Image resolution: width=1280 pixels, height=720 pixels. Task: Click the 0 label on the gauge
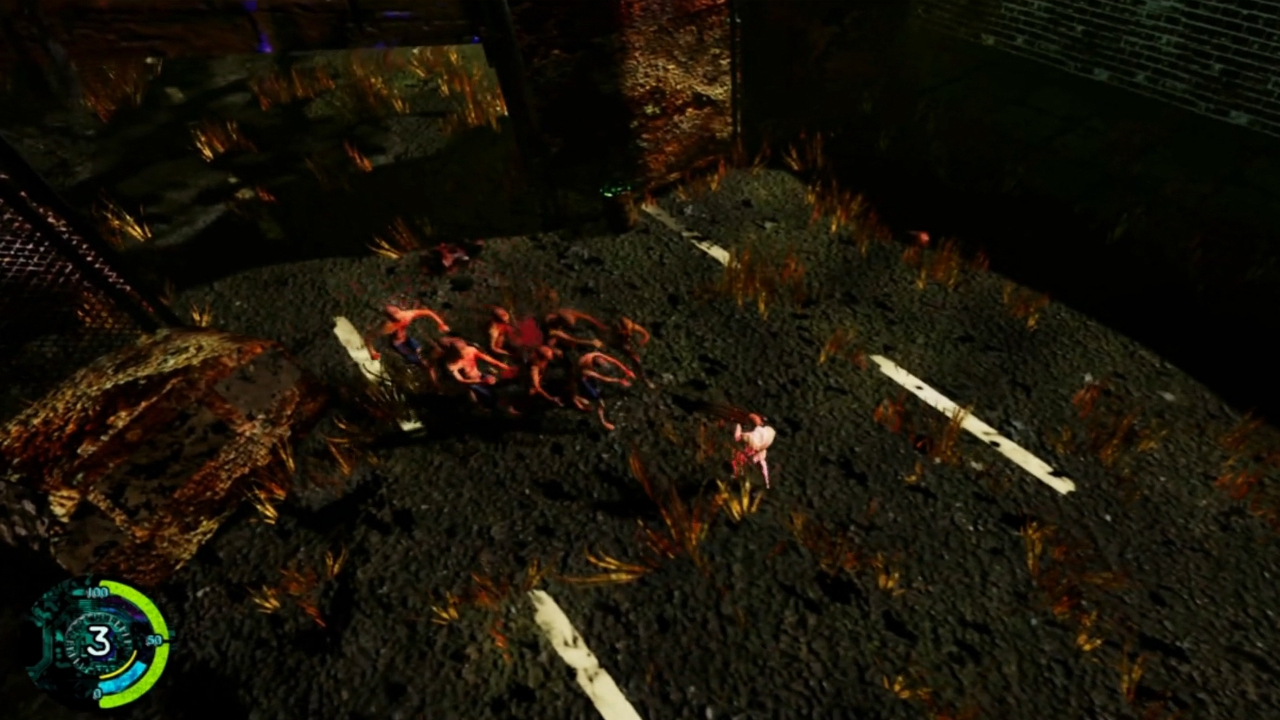pos(98,693)
